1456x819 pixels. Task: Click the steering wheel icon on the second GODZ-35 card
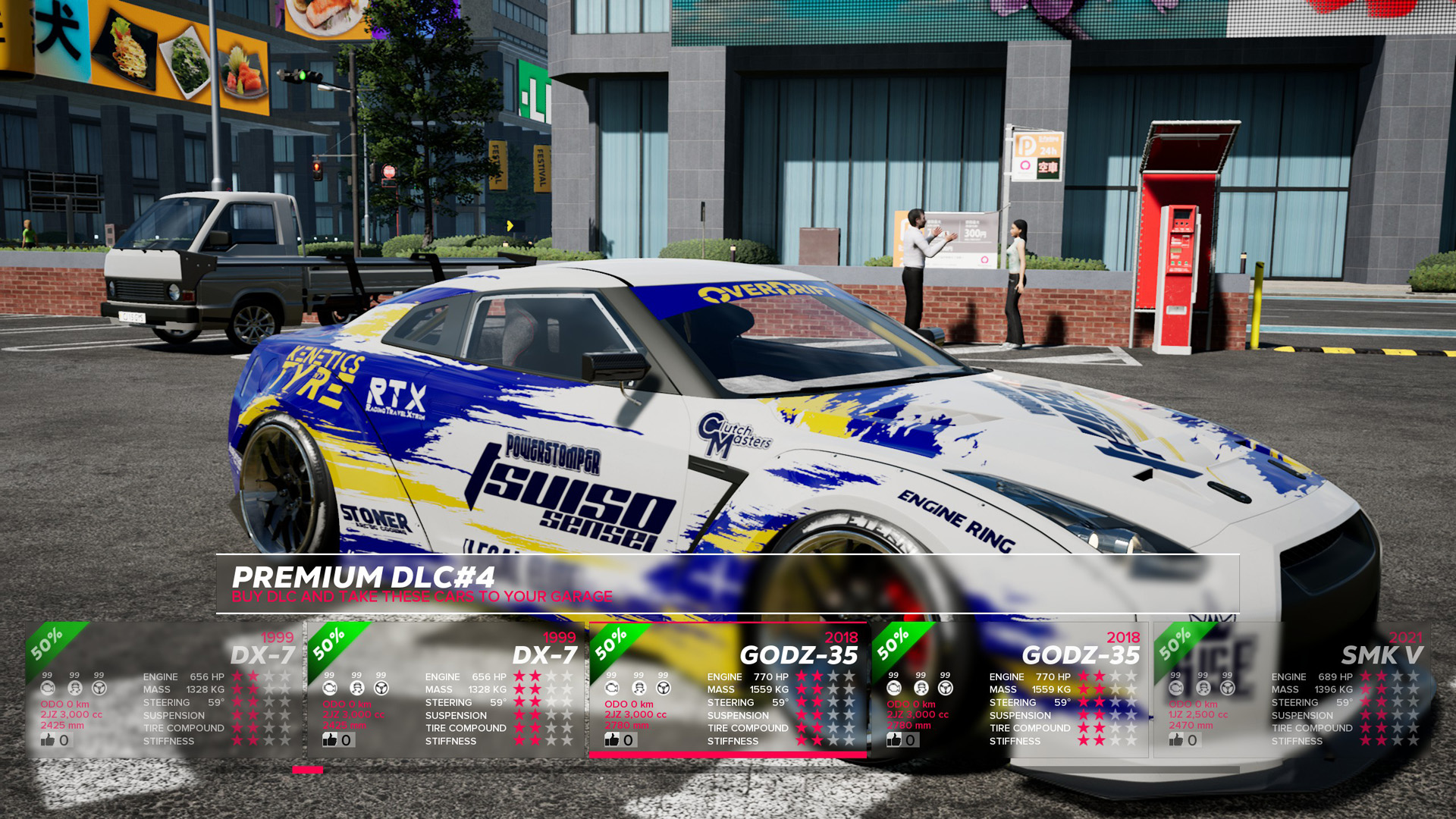944,688
